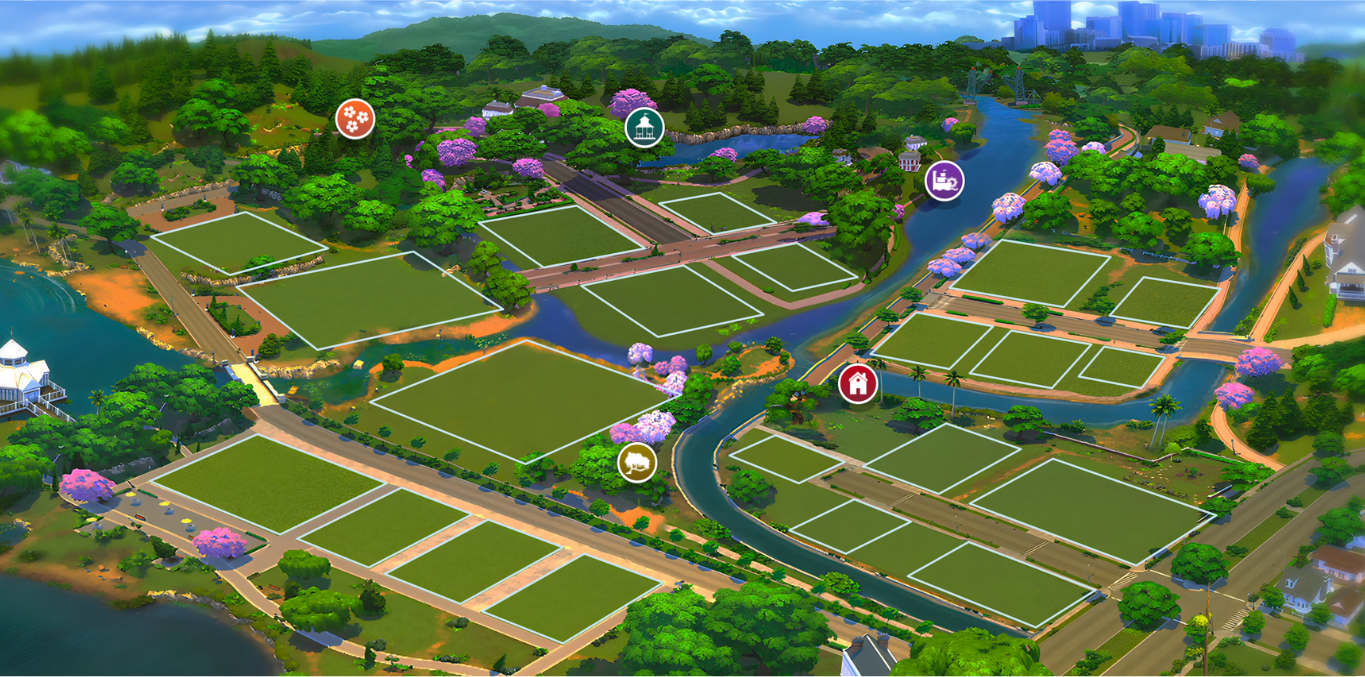
Task: Select the teal gazebo map marker
Action: click(x=644, y=127)
